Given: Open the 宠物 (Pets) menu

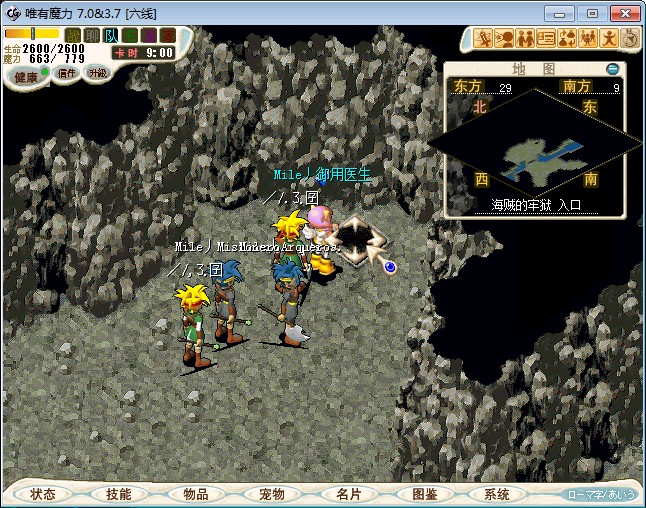Looking at the screenshot, I should (x=272, y=494).
